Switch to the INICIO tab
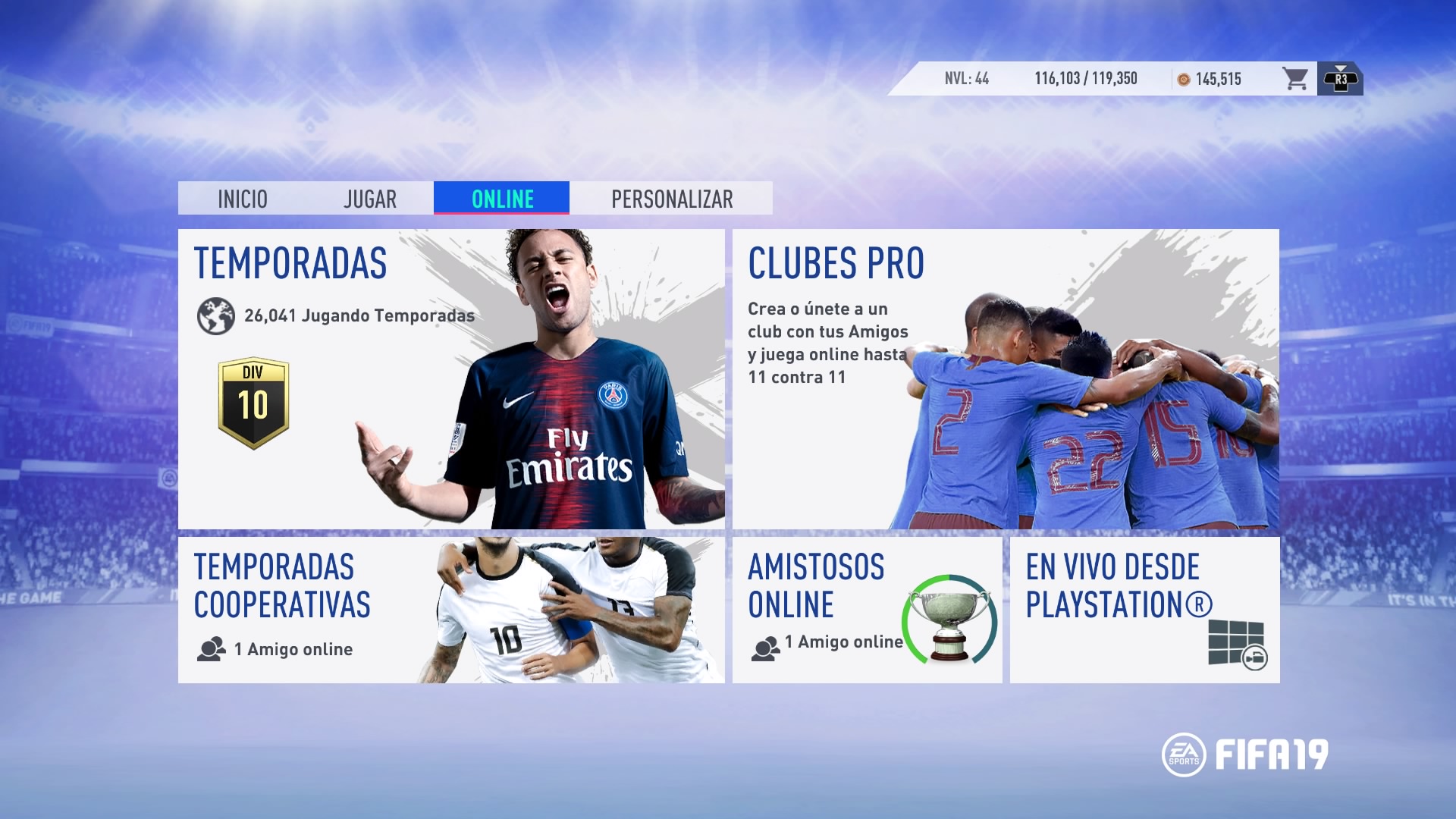This screenshot has width=1456, height=819. pyautogui.click(x=243, y=199)
